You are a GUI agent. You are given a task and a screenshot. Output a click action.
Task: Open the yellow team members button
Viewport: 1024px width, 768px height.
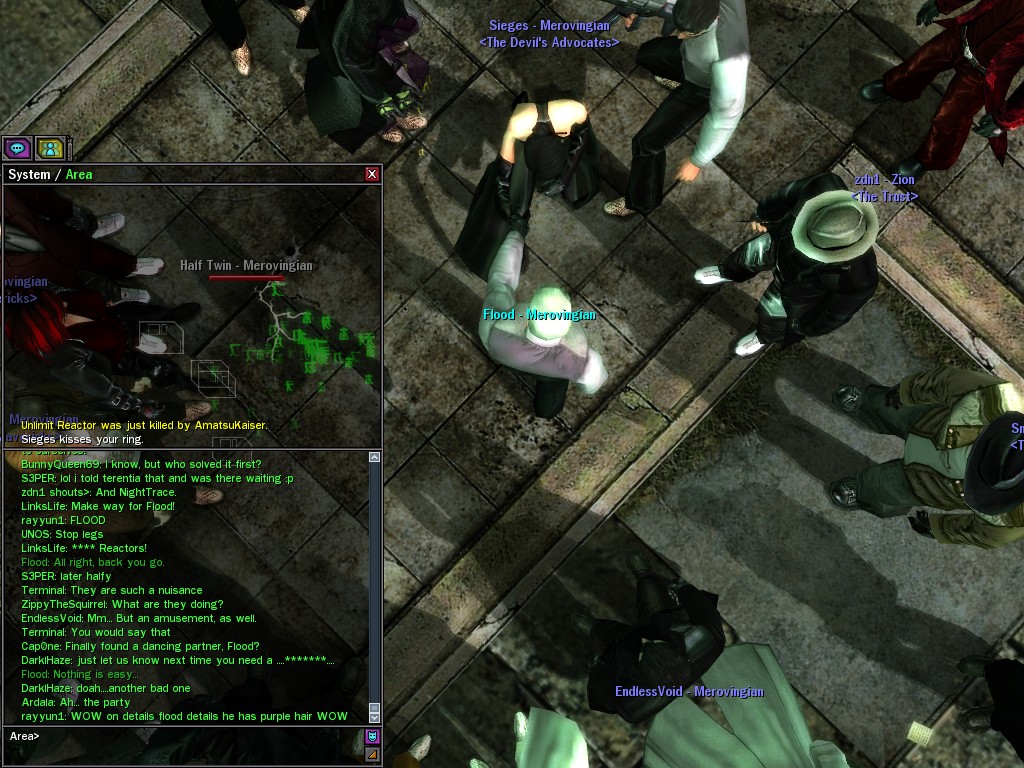[49, 149]
